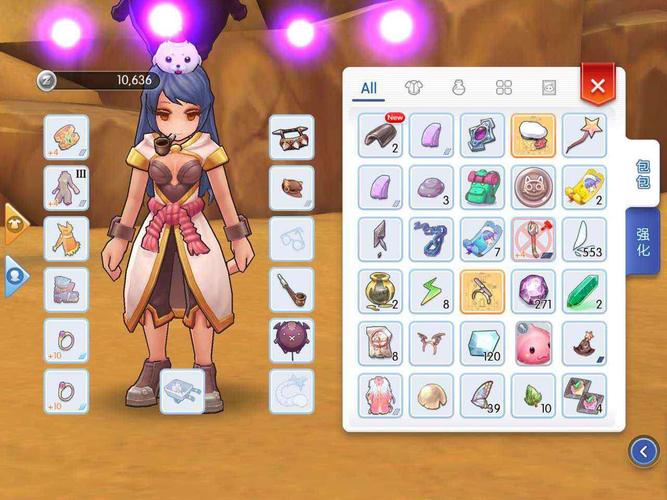Choose the green lightning bolt item
The image size is (667, 500).
431,290
